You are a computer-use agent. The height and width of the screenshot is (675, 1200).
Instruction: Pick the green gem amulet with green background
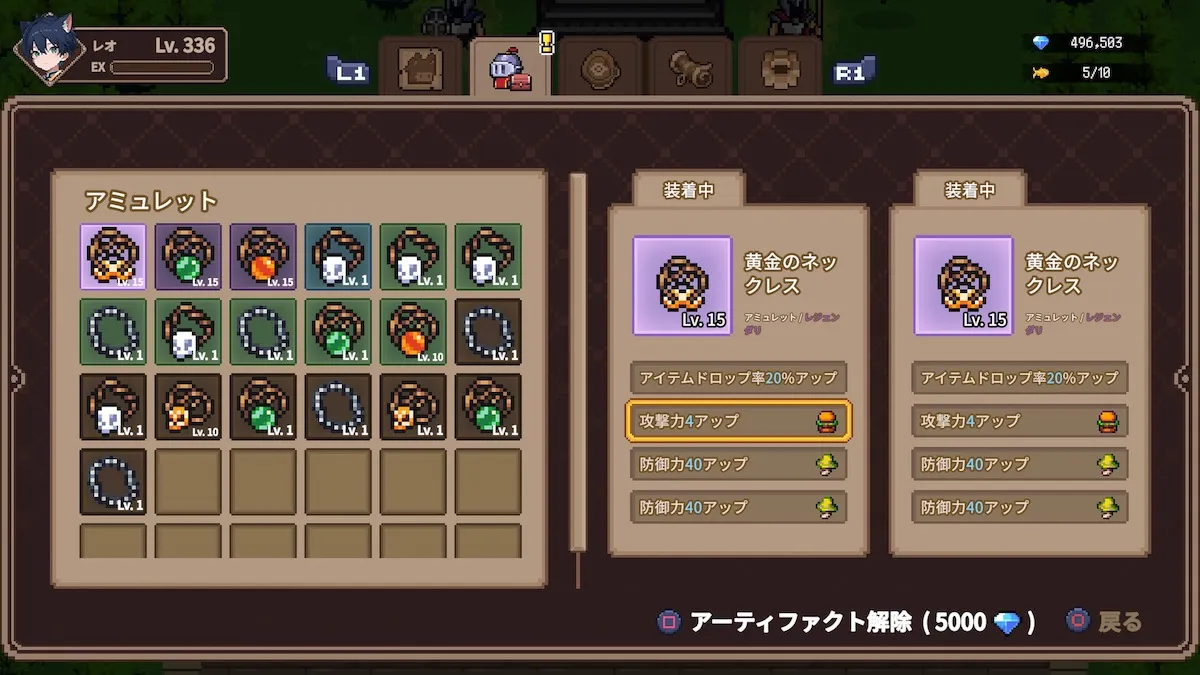338,332
